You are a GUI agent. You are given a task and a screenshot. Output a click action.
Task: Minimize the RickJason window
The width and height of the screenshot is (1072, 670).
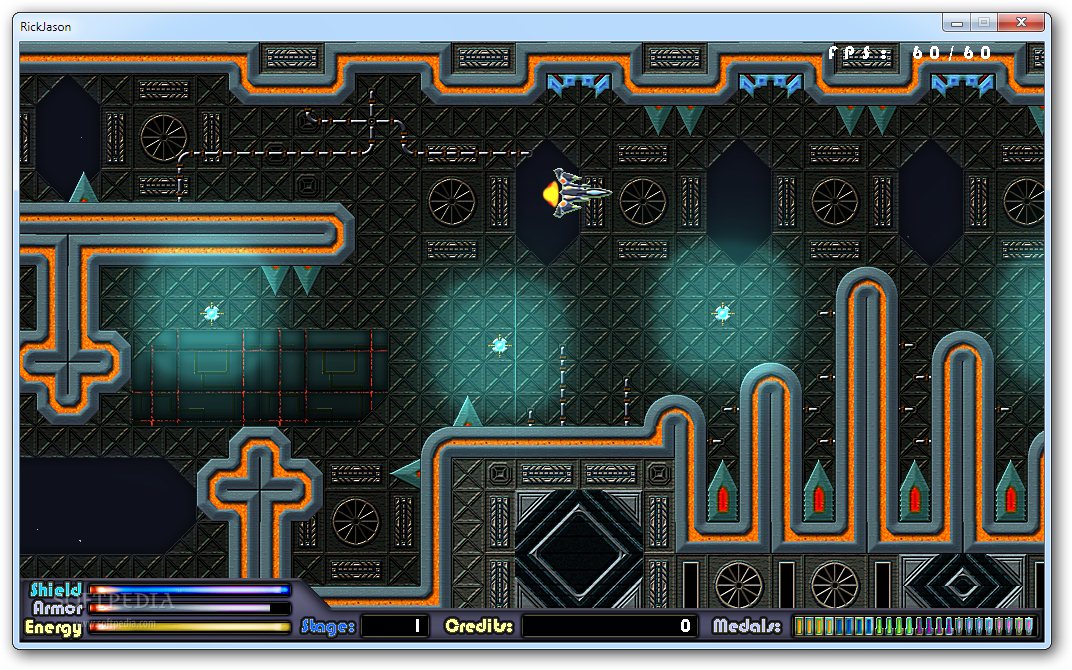point(957,22)
